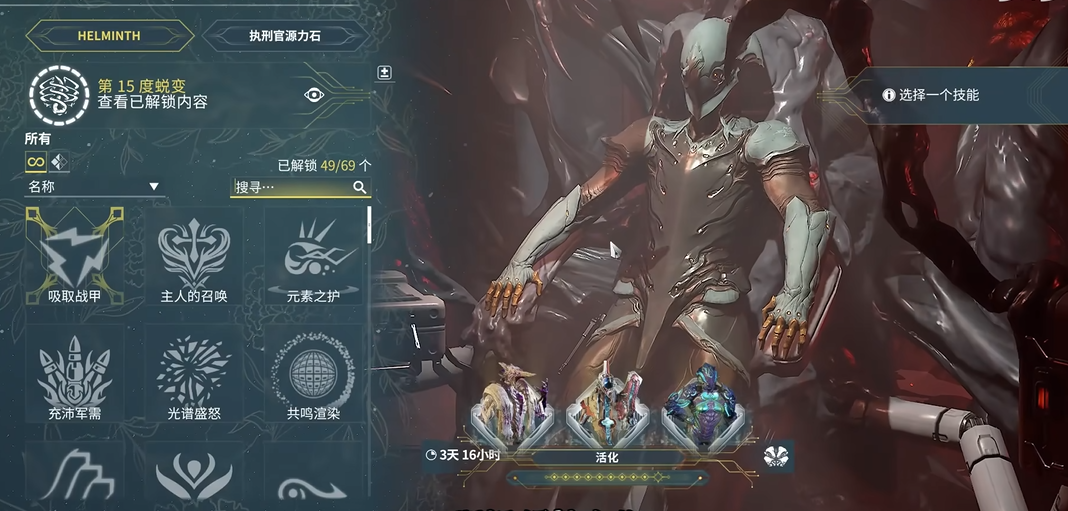Focus the 搜寻 search field
Viewport: 1068px width, 511px height.
[x=292, y=187]
